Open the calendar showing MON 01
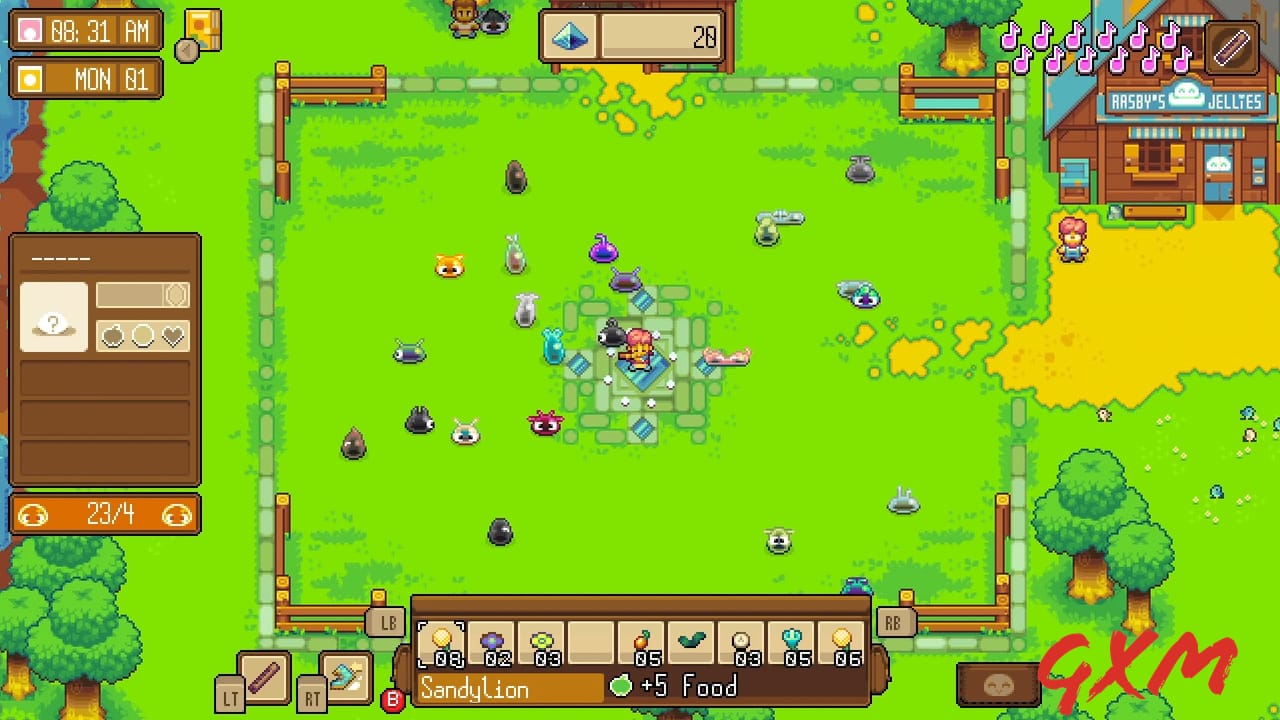The height and width of the screenshot is (720, 1280). point(85,79)
